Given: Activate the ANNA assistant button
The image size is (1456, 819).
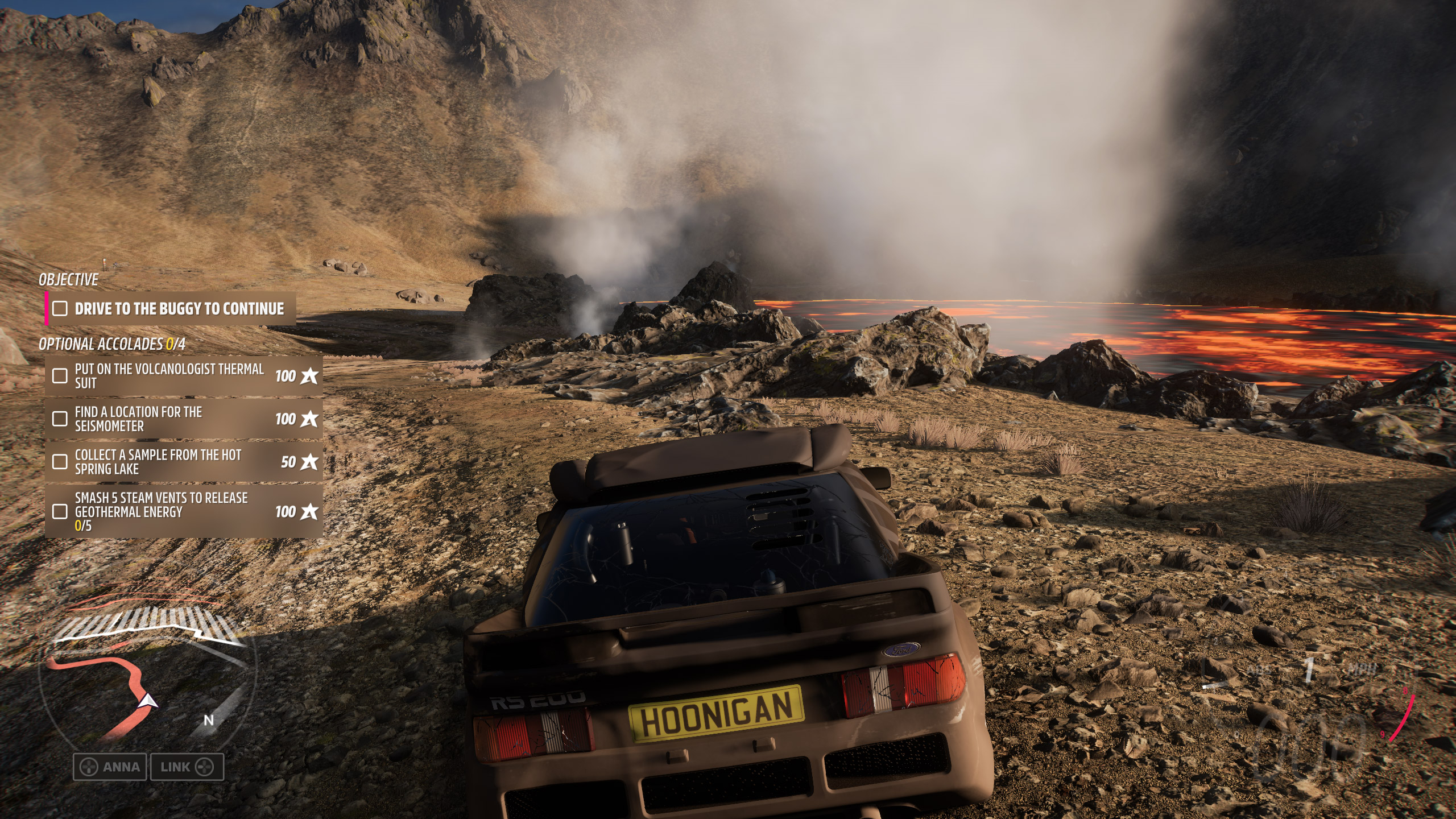Looking at the screenshot, I should point(110,767).
